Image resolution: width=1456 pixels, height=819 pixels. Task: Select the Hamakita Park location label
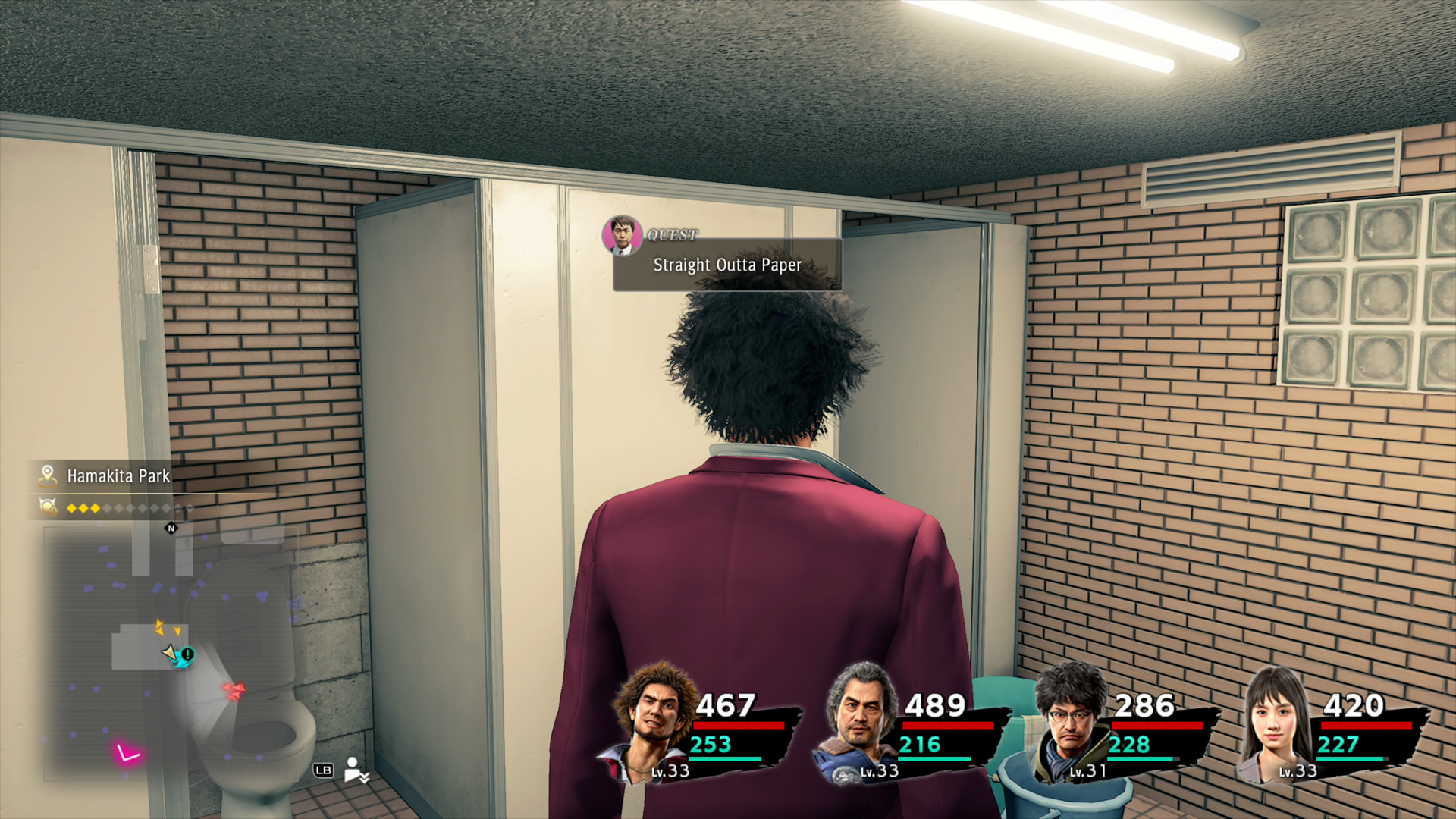118,475
